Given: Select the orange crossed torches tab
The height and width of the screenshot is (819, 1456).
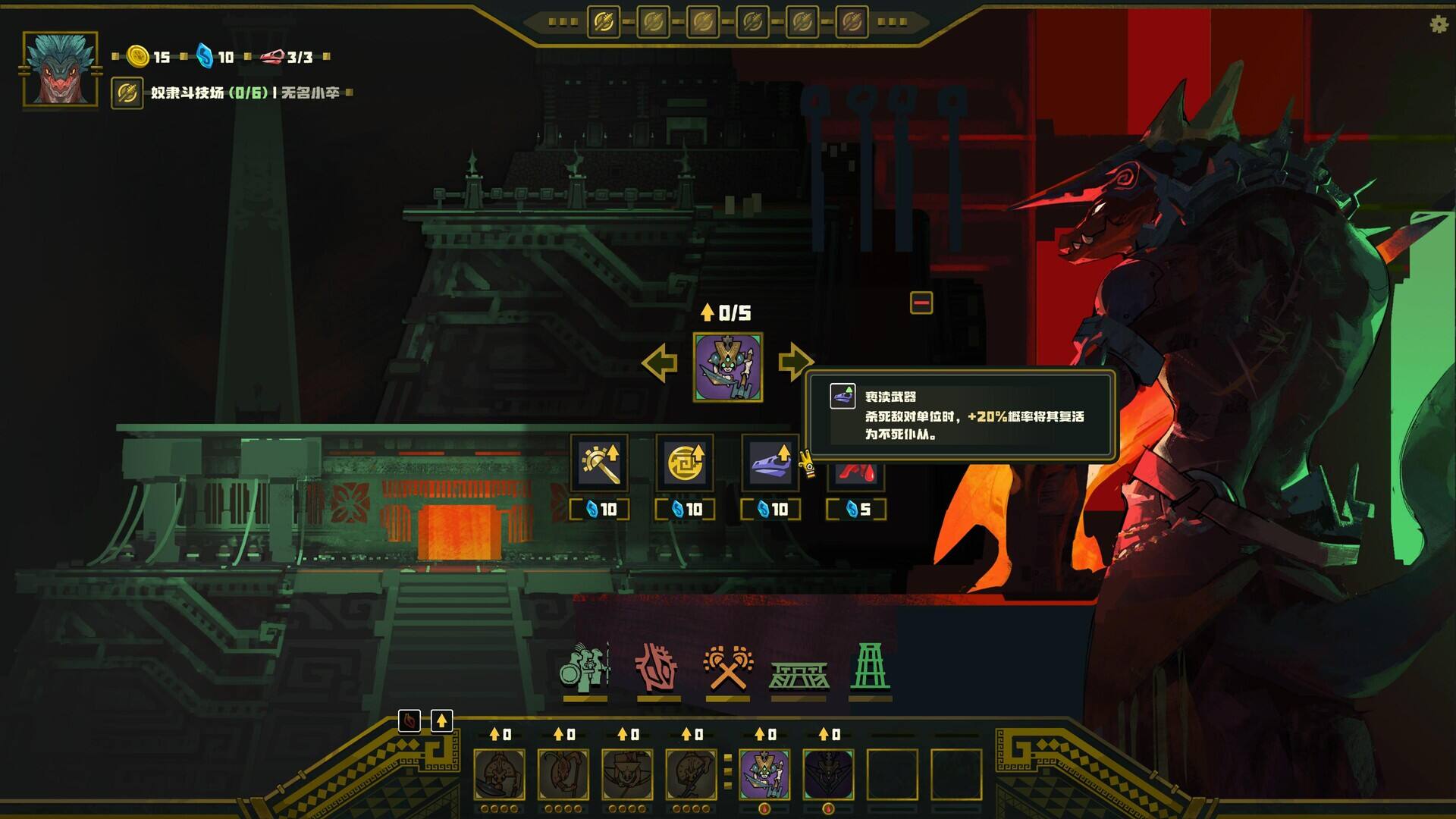Looking at the screenshot, I should tap(727, 669).
